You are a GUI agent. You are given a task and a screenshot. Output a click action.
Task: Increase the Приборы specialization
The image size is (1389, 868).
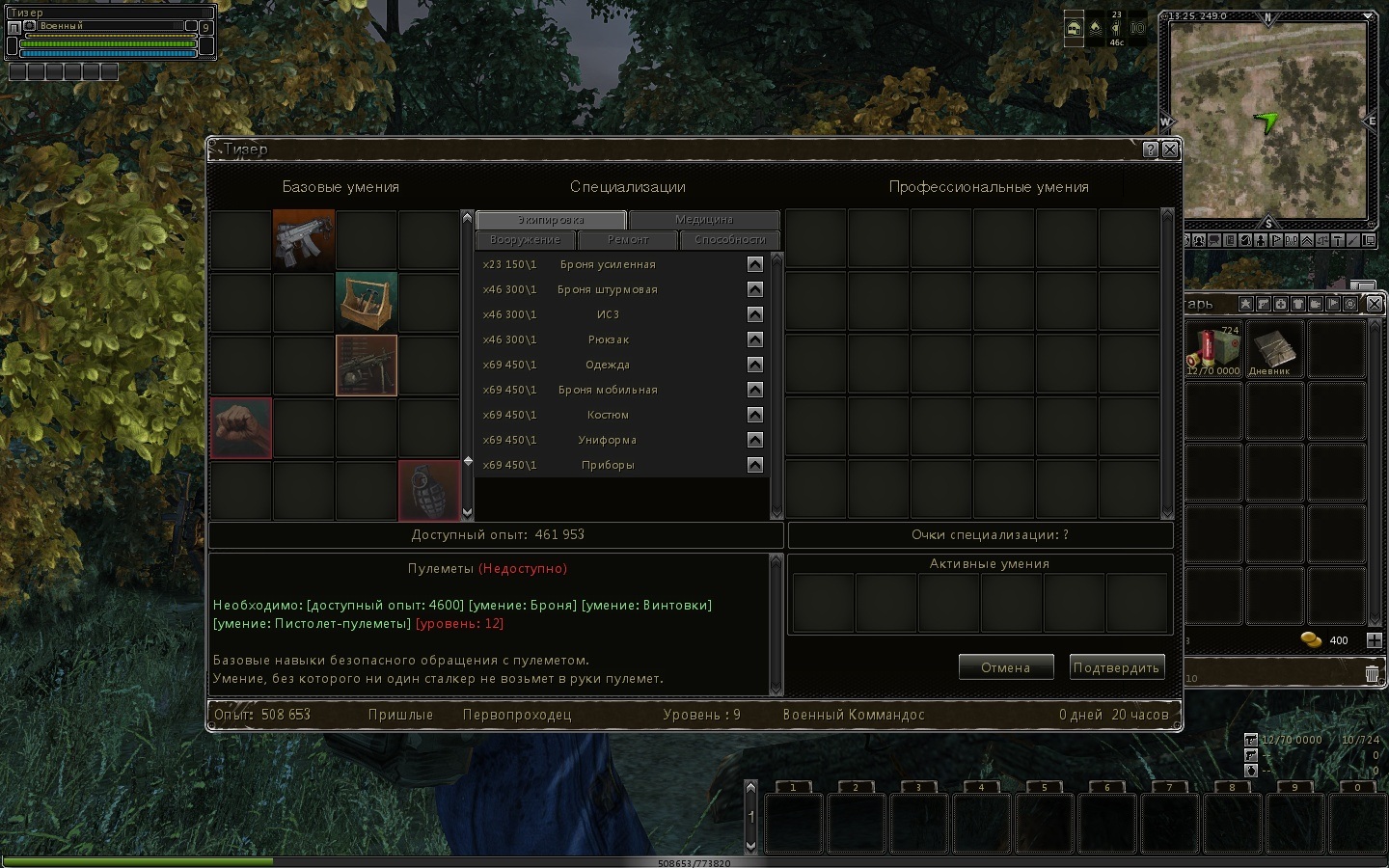click(x=755, y=465)
